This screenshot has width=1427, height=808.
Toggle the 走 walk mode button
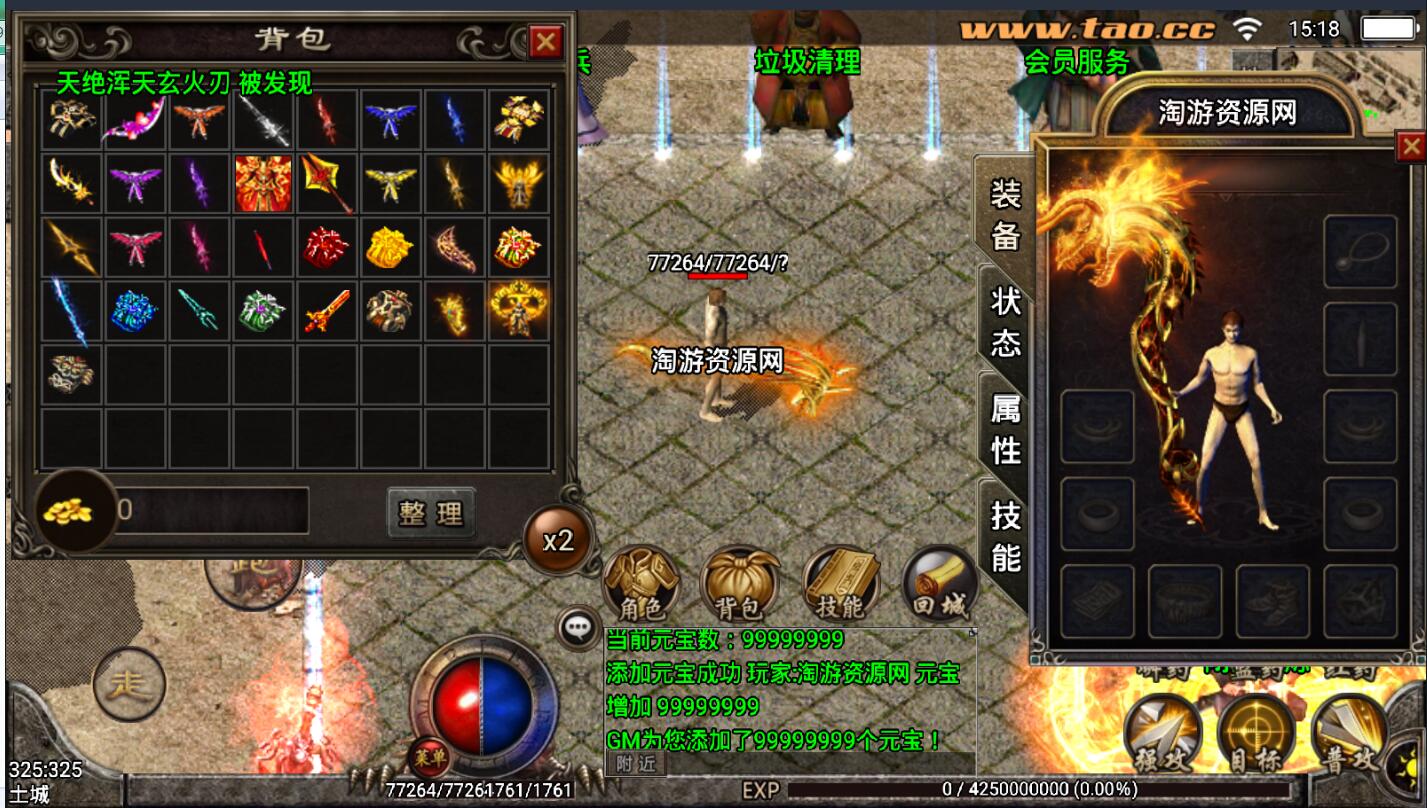coord(129,684)
